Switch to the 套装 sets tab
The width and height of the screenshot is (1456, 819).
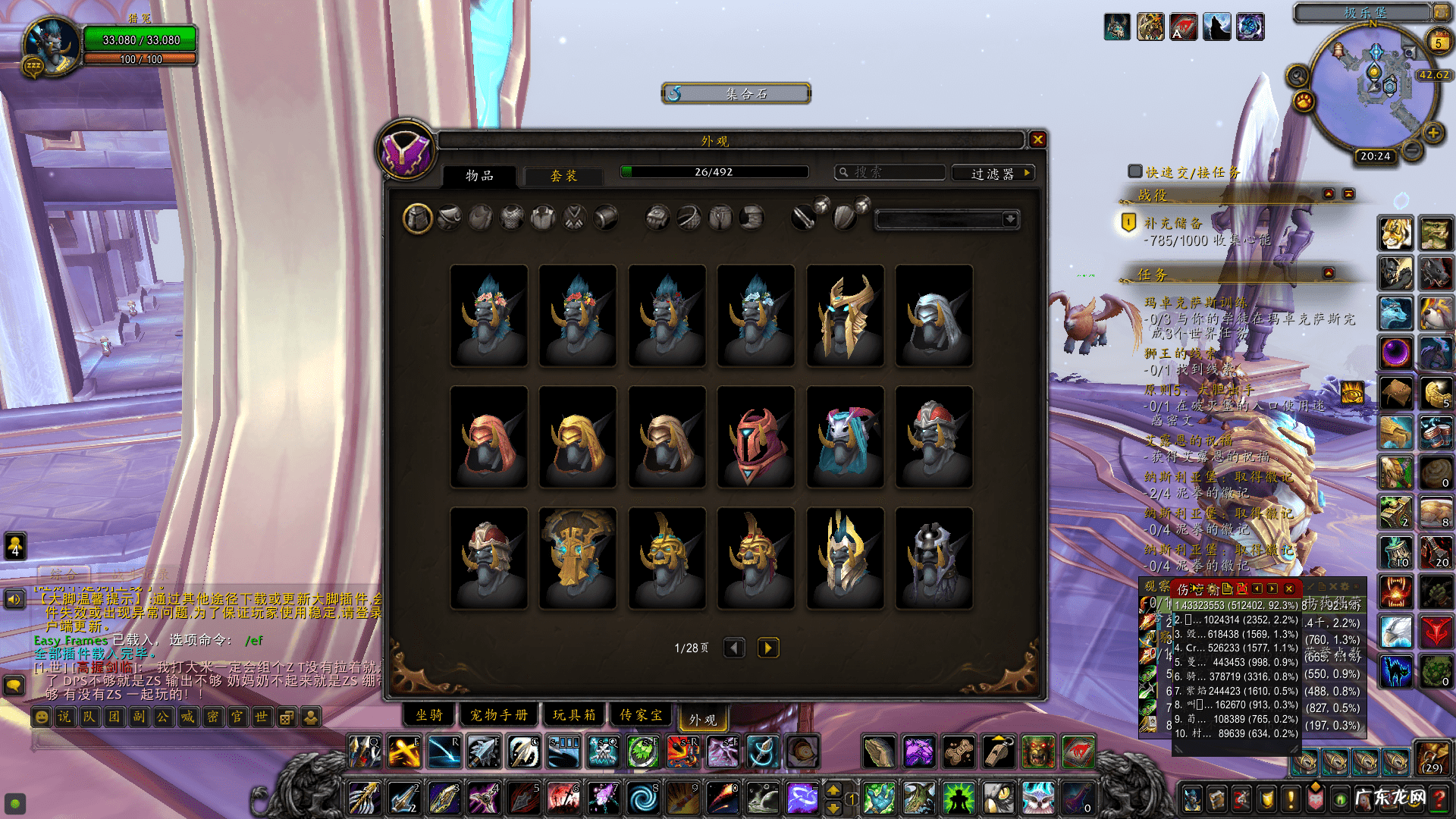[x=563, y=176]
